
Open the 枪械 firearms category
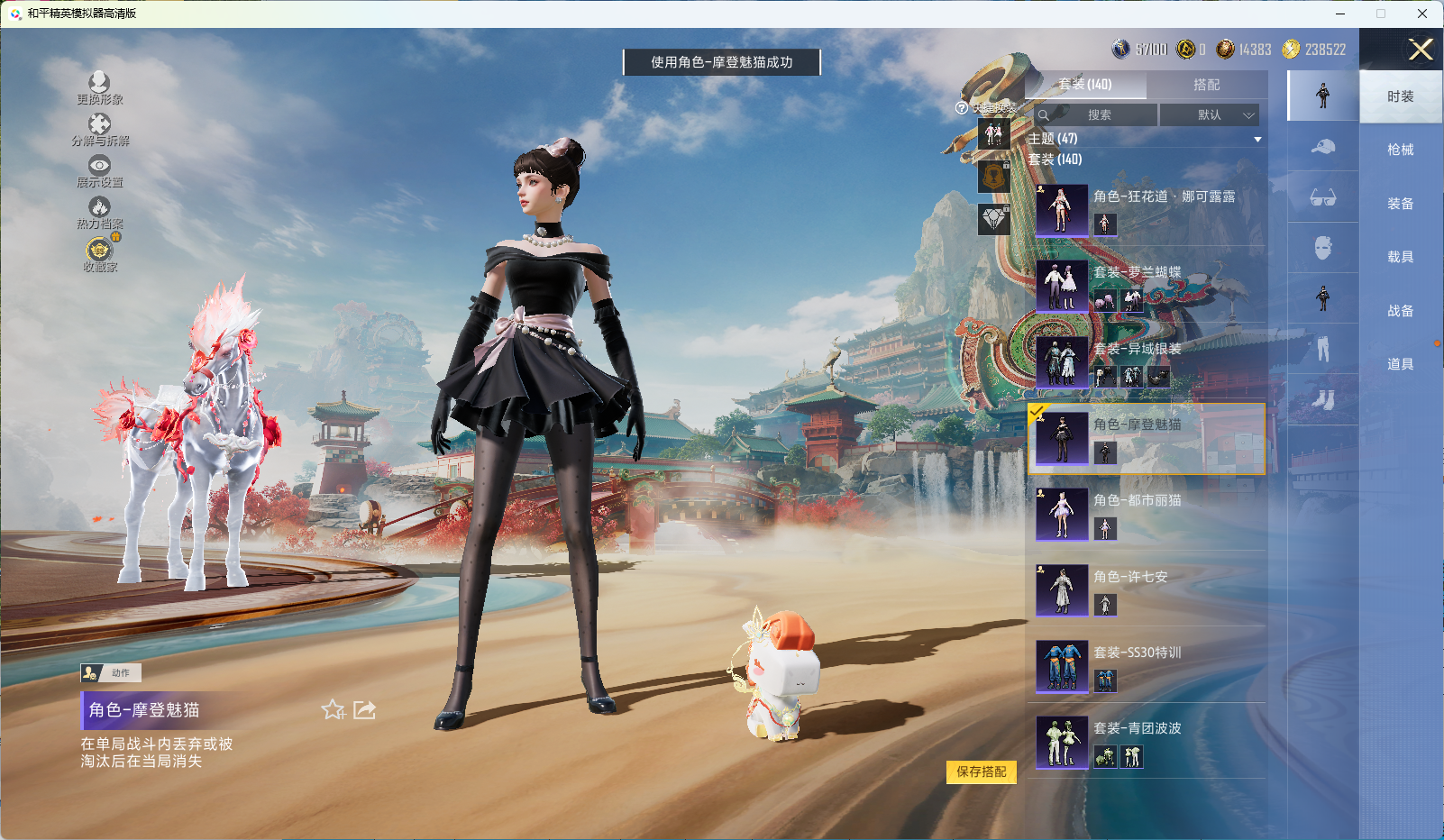pyautogui.click(x=1400, y=150)
